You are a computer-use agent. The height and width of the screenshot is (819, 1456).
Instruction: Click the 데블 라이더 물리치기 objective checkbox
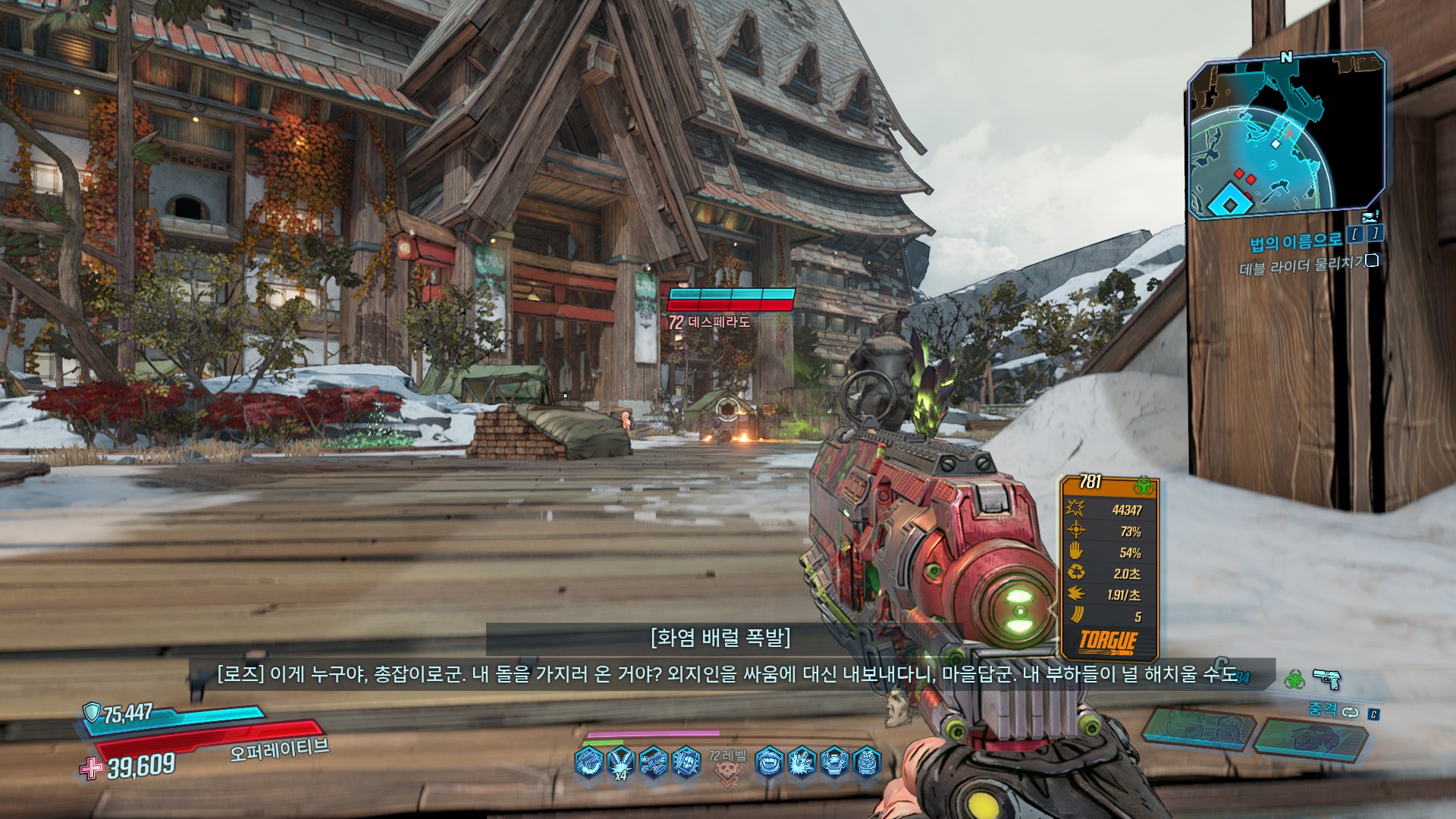1371,262
